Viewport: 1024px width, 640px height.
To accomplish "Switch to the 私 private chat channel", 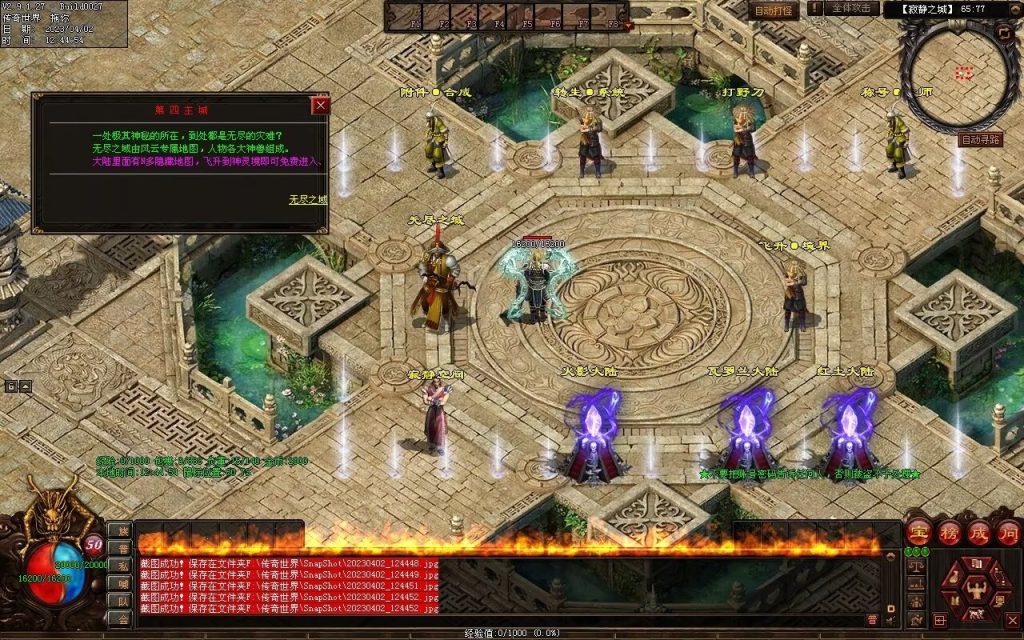I will point(119,565).
